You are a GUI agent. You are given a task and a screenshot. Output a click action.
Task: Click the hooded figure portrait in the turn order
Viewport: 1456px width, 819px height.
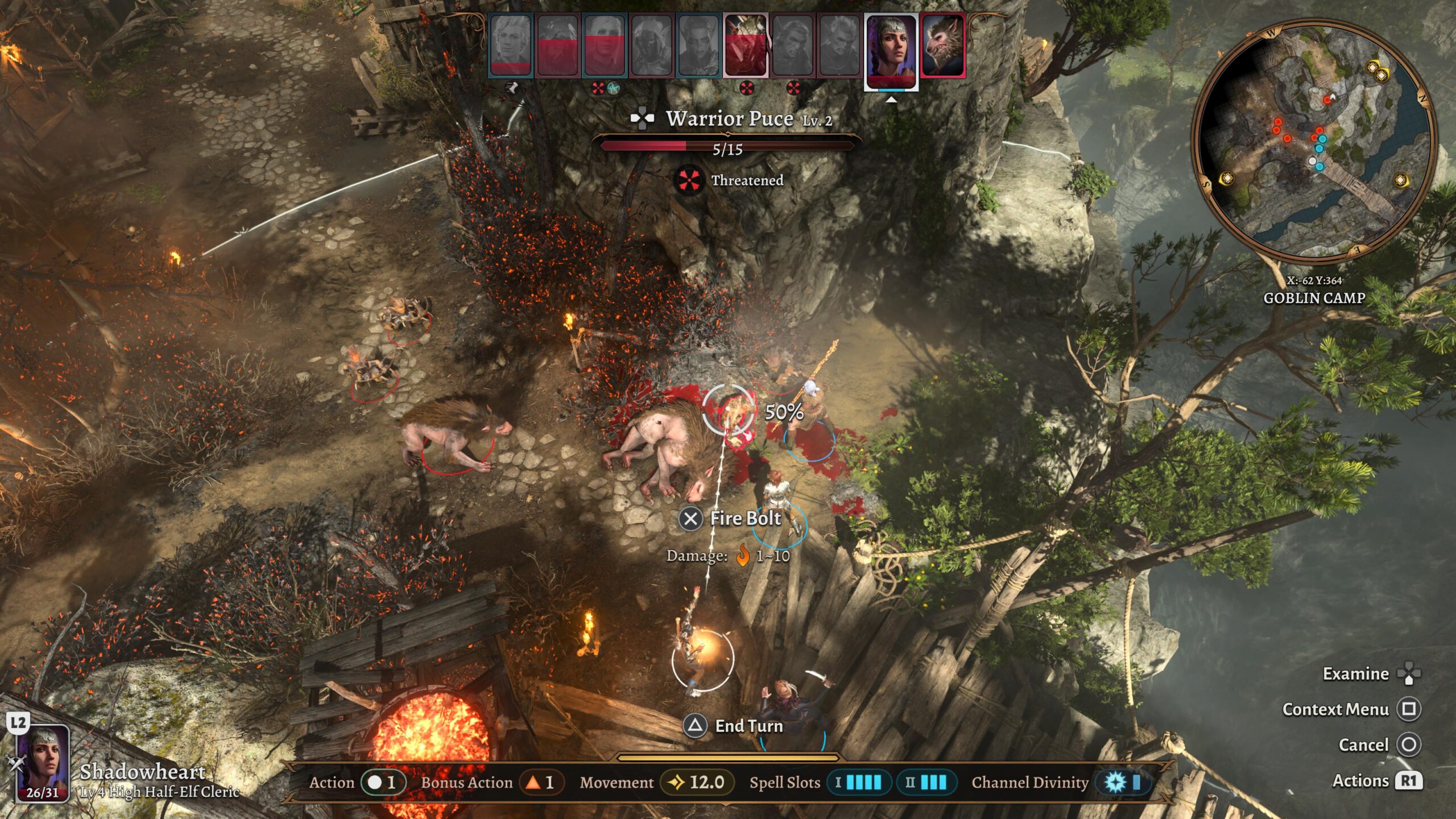coord(651,45)
